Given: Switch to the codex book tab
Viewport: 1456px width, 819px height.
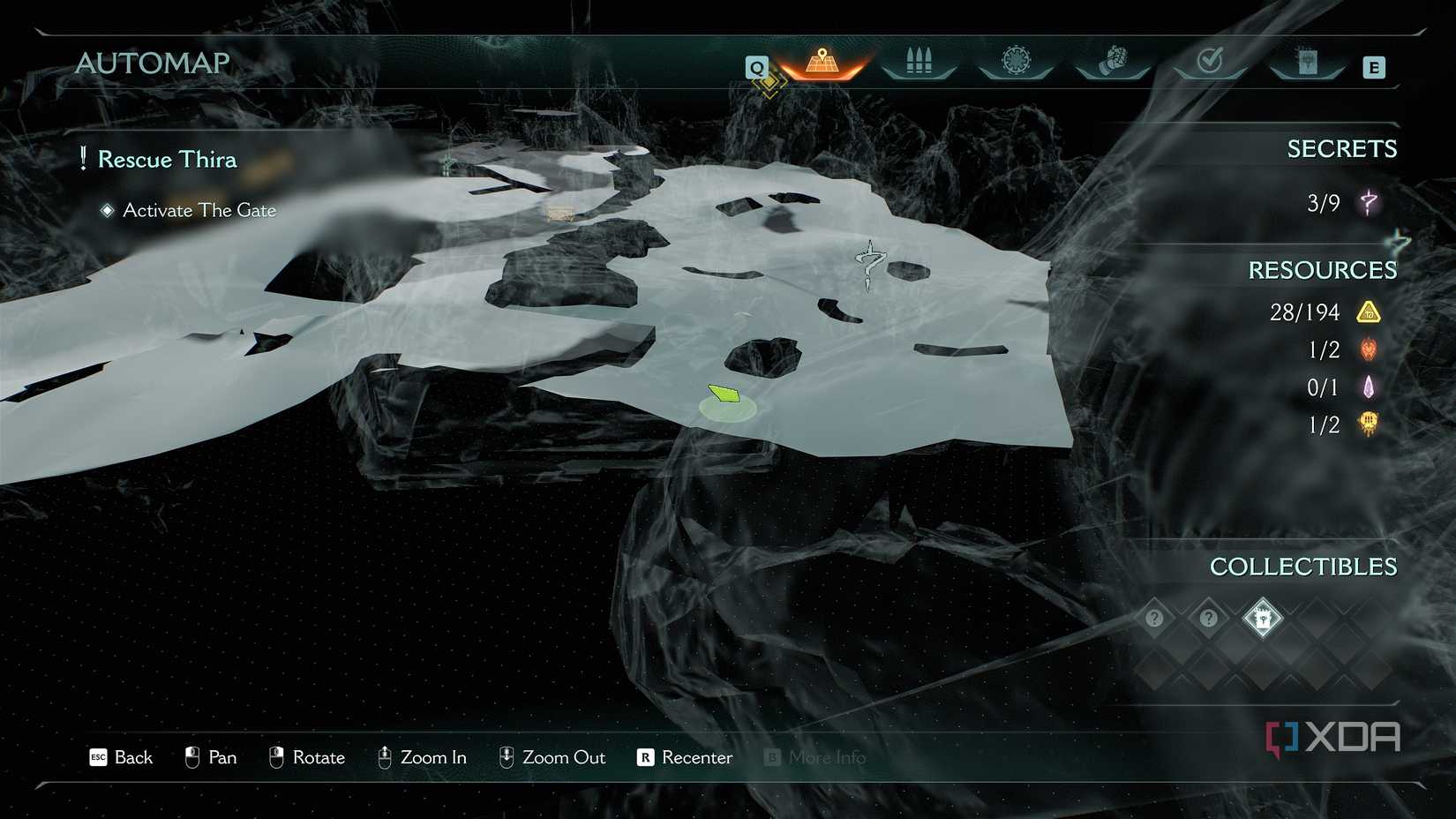Looking at the screenshot, I should 1307,62.
